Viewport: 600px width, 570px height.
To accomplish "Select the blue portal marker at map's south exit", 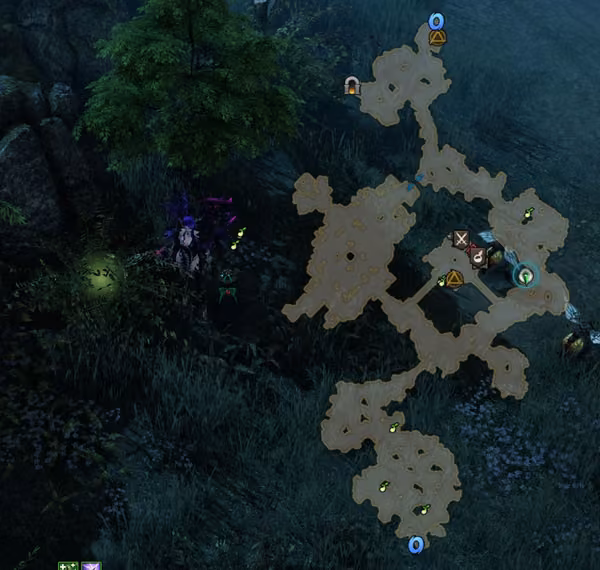I will 416,544.
